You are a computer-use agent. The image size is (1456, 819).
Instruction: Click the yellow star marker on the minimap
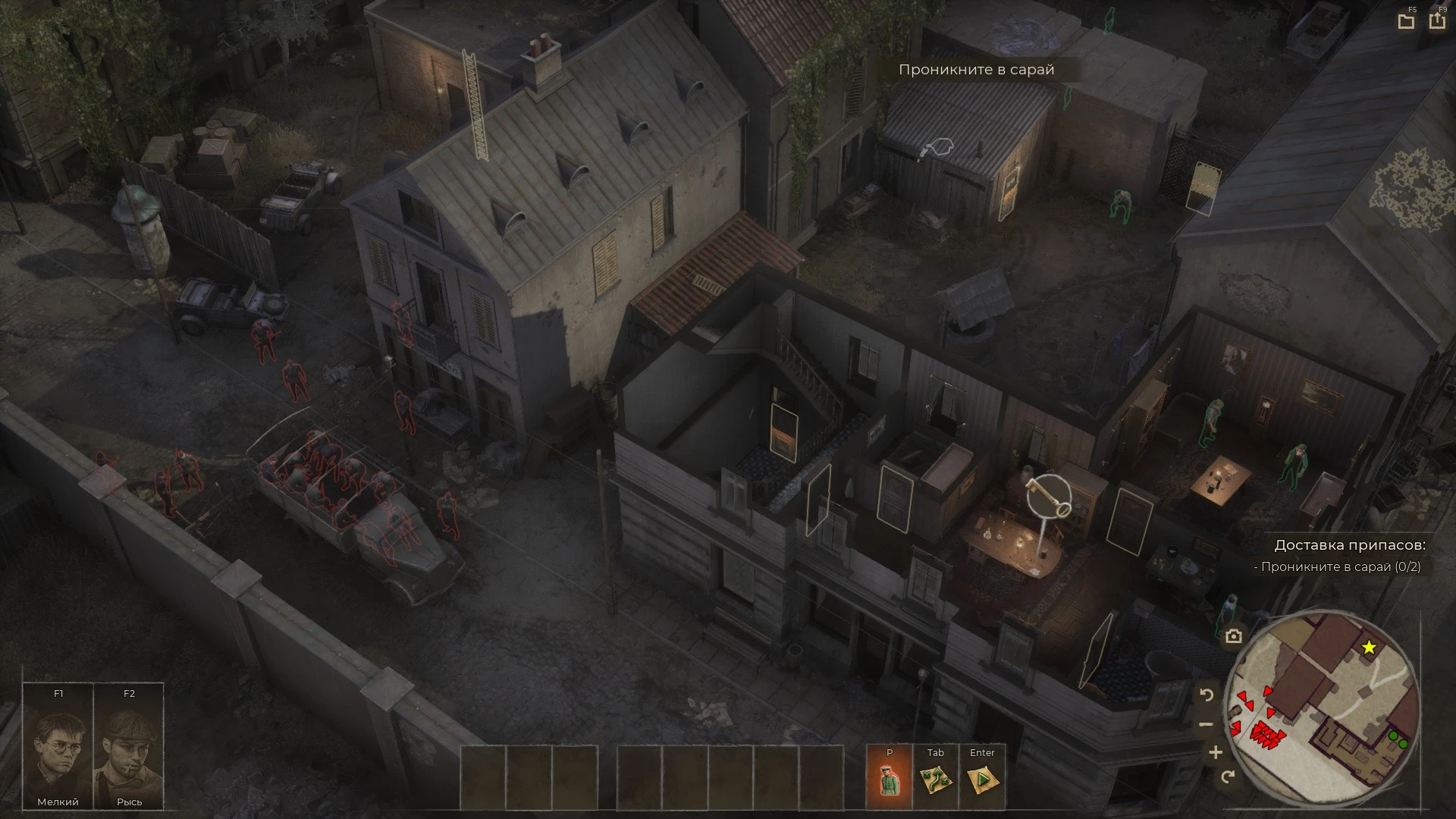point(1369,648)
